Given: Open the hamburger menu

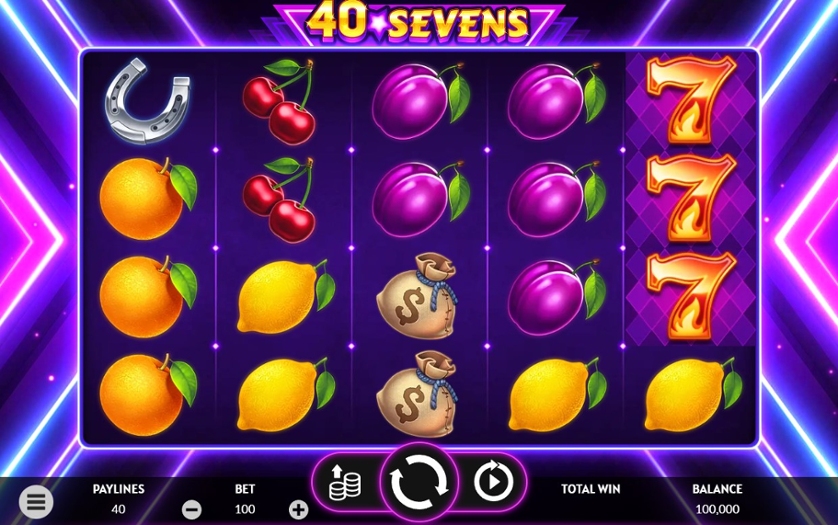Looking at the screenshot, I should click(x=36, y=501).
